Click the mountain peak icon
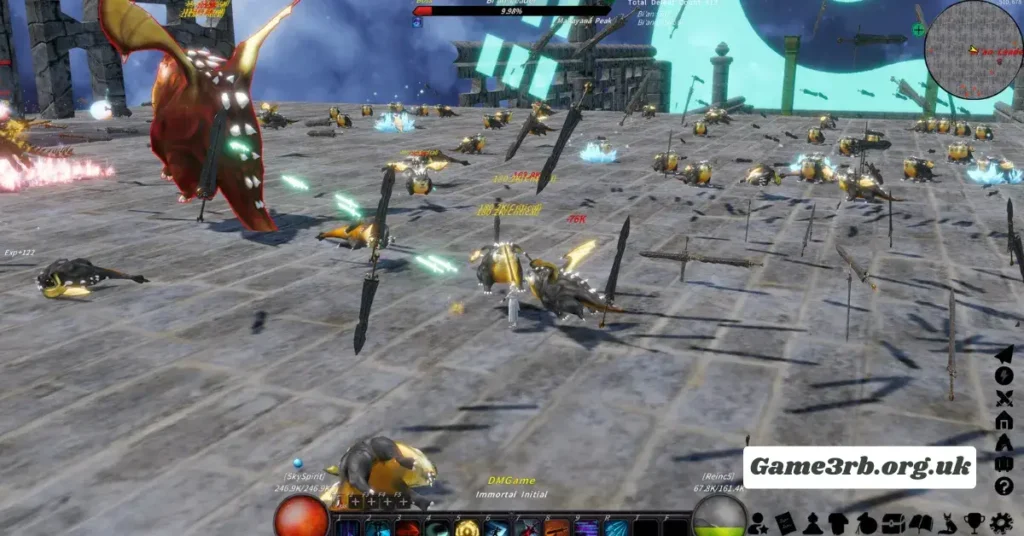Viewport: 1024px width, 536px height. pyautogui.click(x=1004, y=443)
